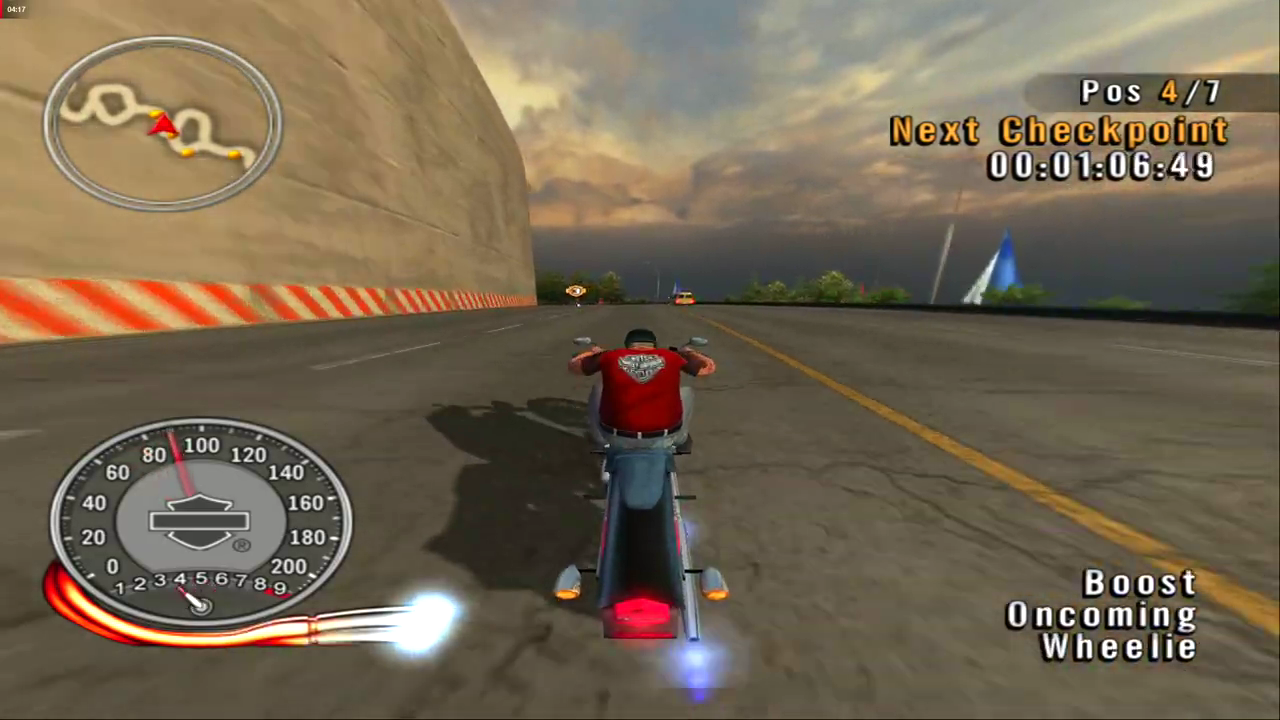Select the red player arrow on the minimap
1280x720 pixels.
[x=163, y=125]
